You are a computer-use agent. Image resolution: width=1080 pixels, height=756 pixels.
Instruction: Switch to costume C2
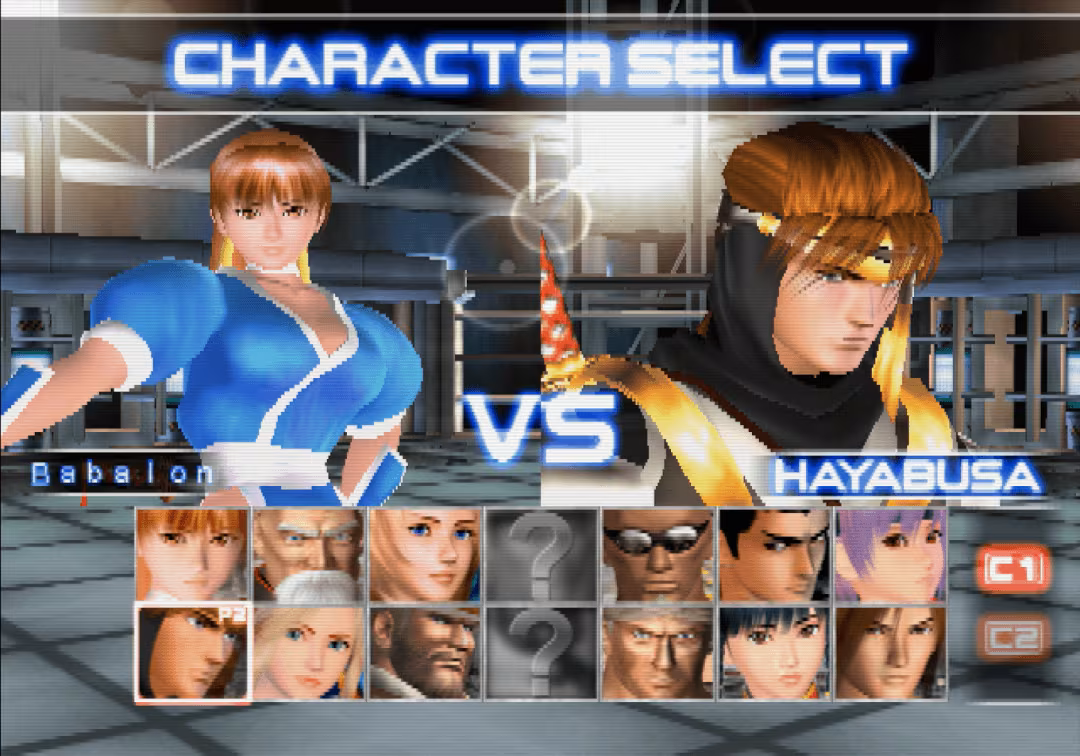[1014, 637]
